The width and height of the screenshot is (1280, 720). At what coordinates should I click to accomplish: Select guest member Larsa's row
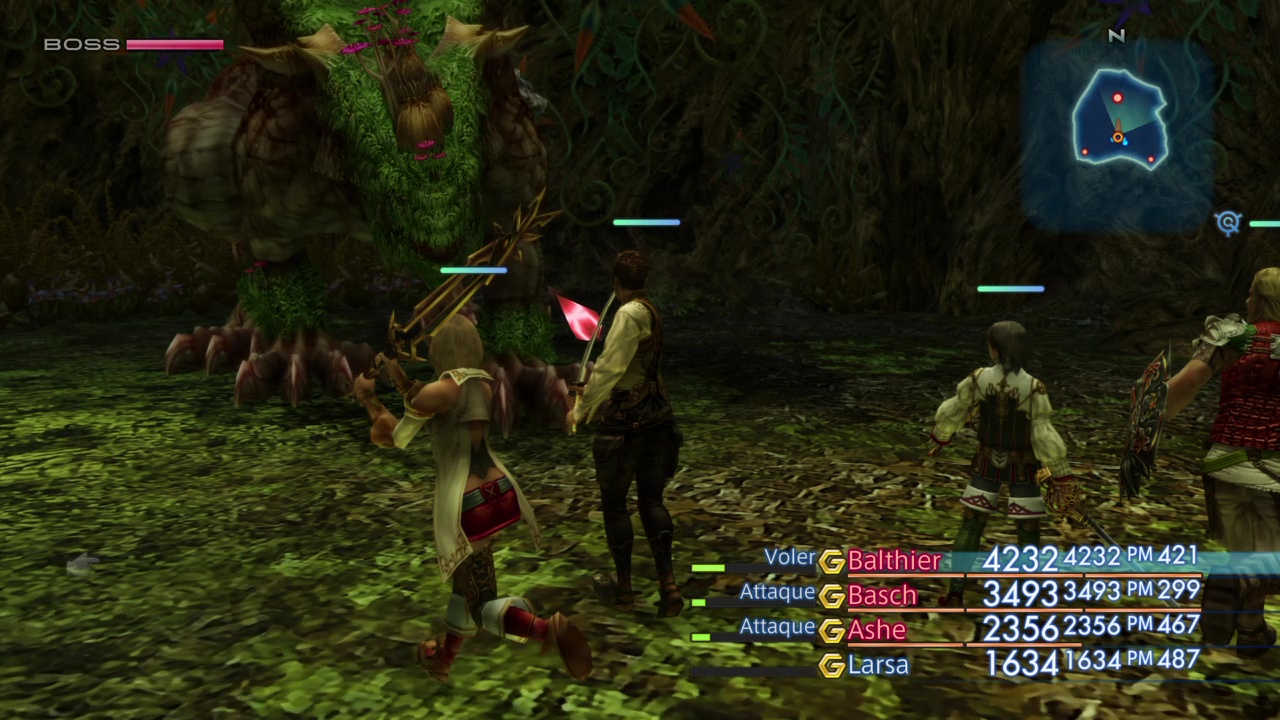pyautogui.click(x=878, y=665)
